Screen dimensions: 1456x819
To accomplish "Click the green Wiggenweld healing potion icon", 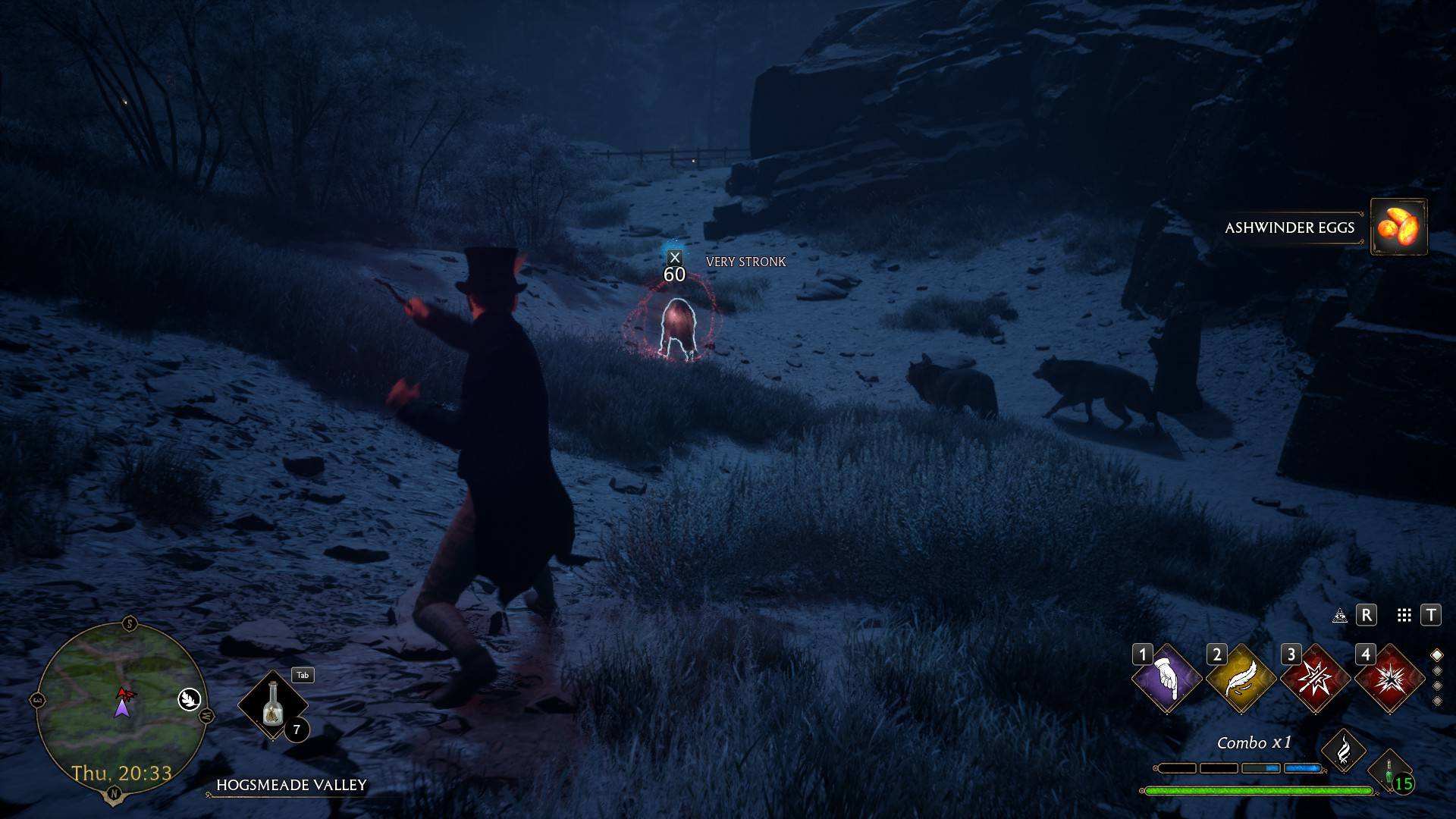I will 1389,773.
